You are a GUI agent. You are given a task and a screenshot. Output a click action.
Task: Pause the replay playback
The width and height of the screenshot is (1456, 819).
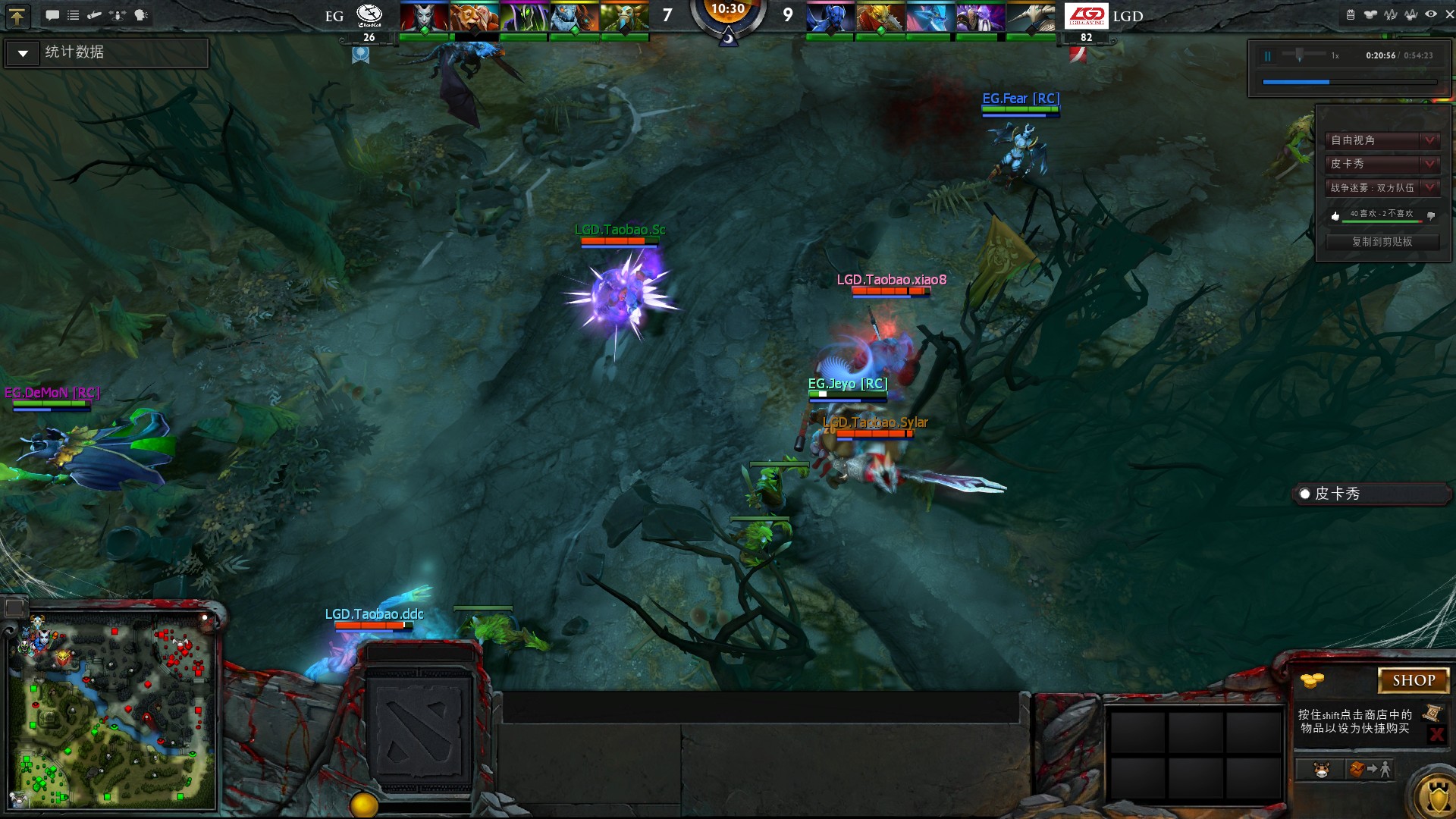pyautogui.click(x=1269, y=55)
